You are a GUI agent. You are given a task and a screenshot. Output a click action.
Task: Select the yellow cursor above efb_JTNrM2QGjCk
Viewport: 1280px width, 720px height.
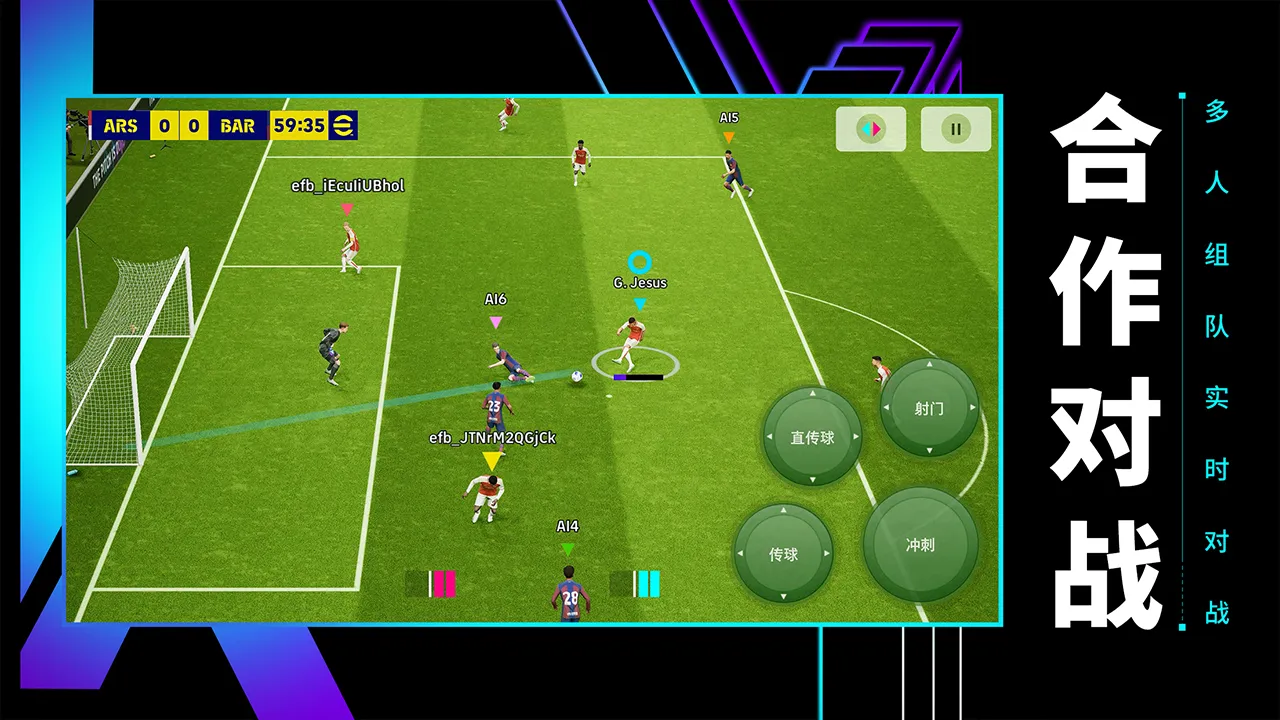(x=490, y=461)
